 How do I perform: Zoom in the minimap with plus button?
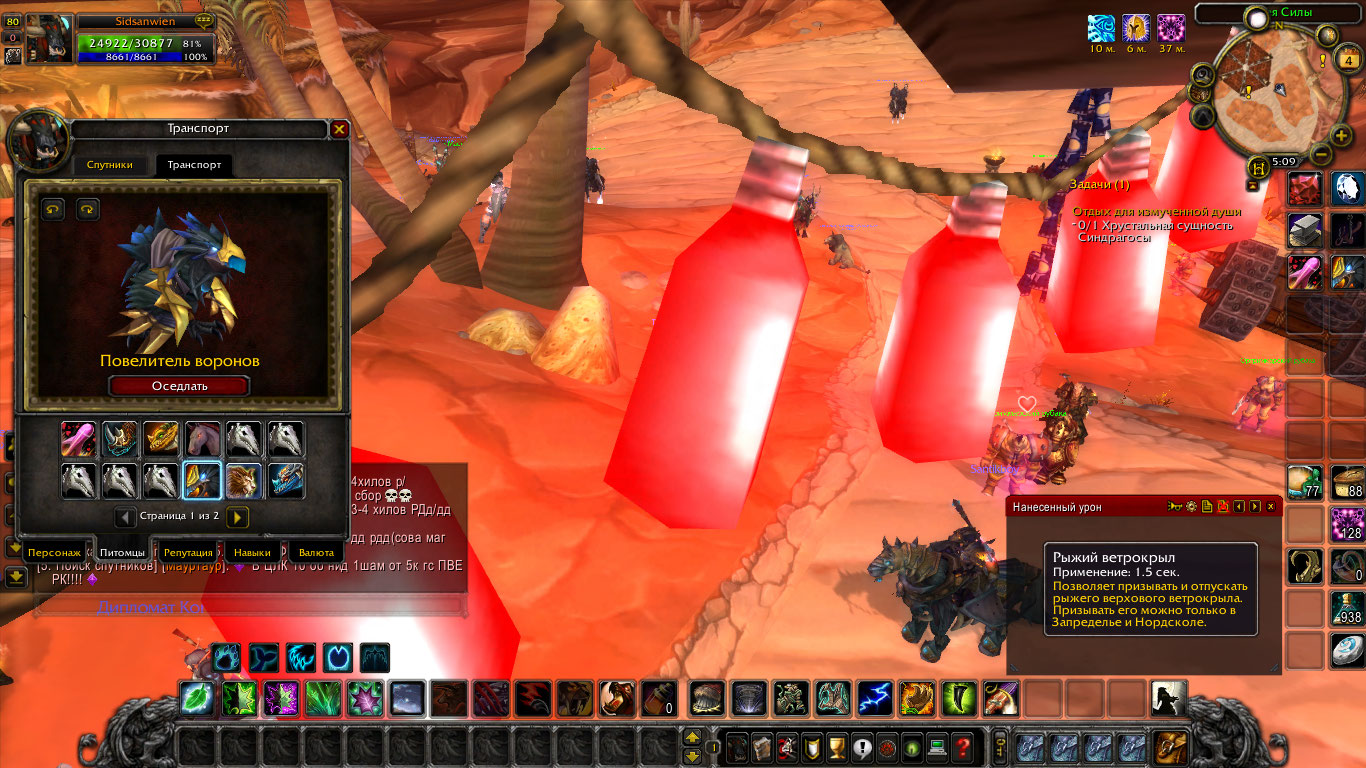point(1341,136)
